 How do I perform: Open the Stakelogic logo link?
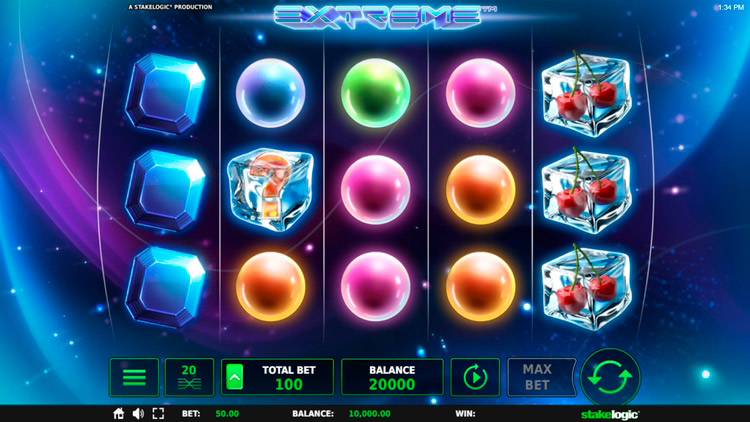[609, 413]
